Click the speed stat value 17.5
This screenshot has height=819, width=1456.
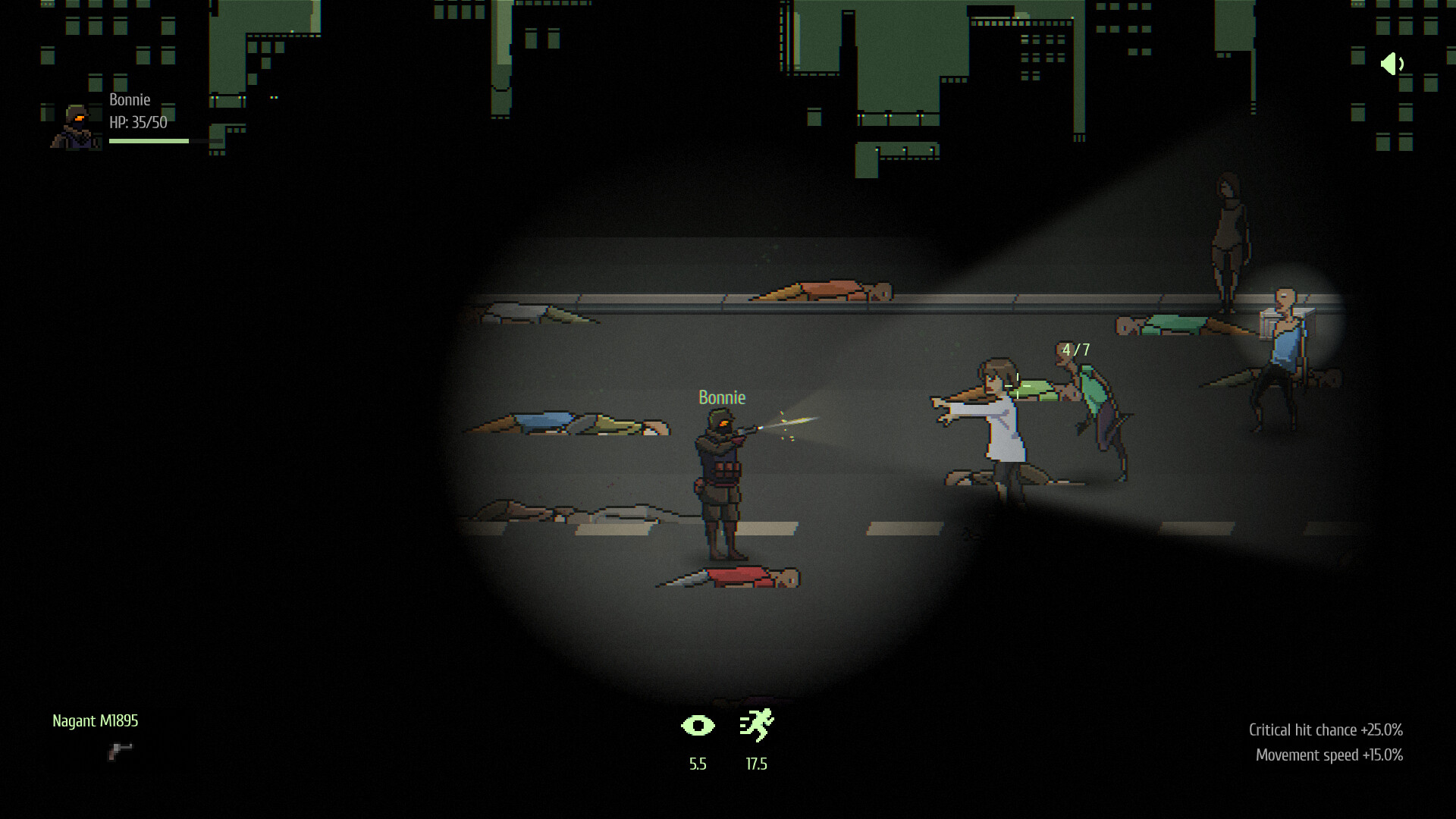pyautogui.click(x=755, y=764)
